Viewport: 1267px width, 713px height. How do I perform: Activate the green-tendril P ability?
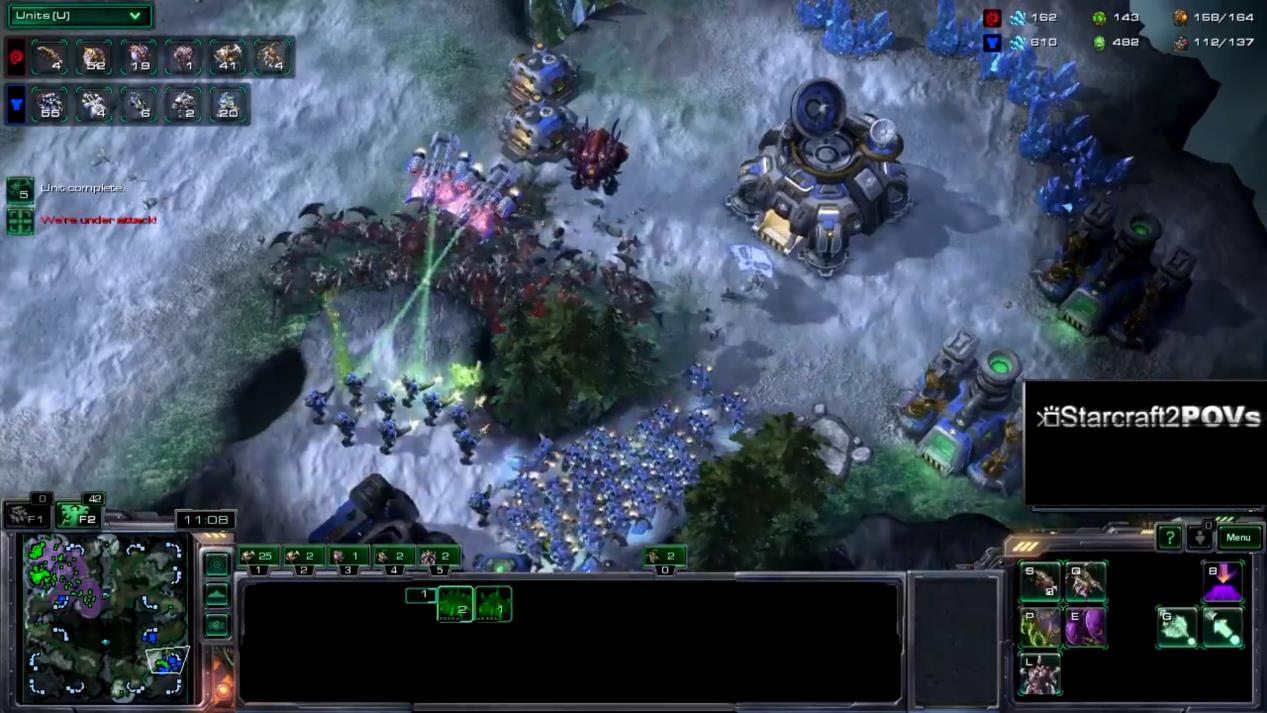click(x=1040, y=628)
